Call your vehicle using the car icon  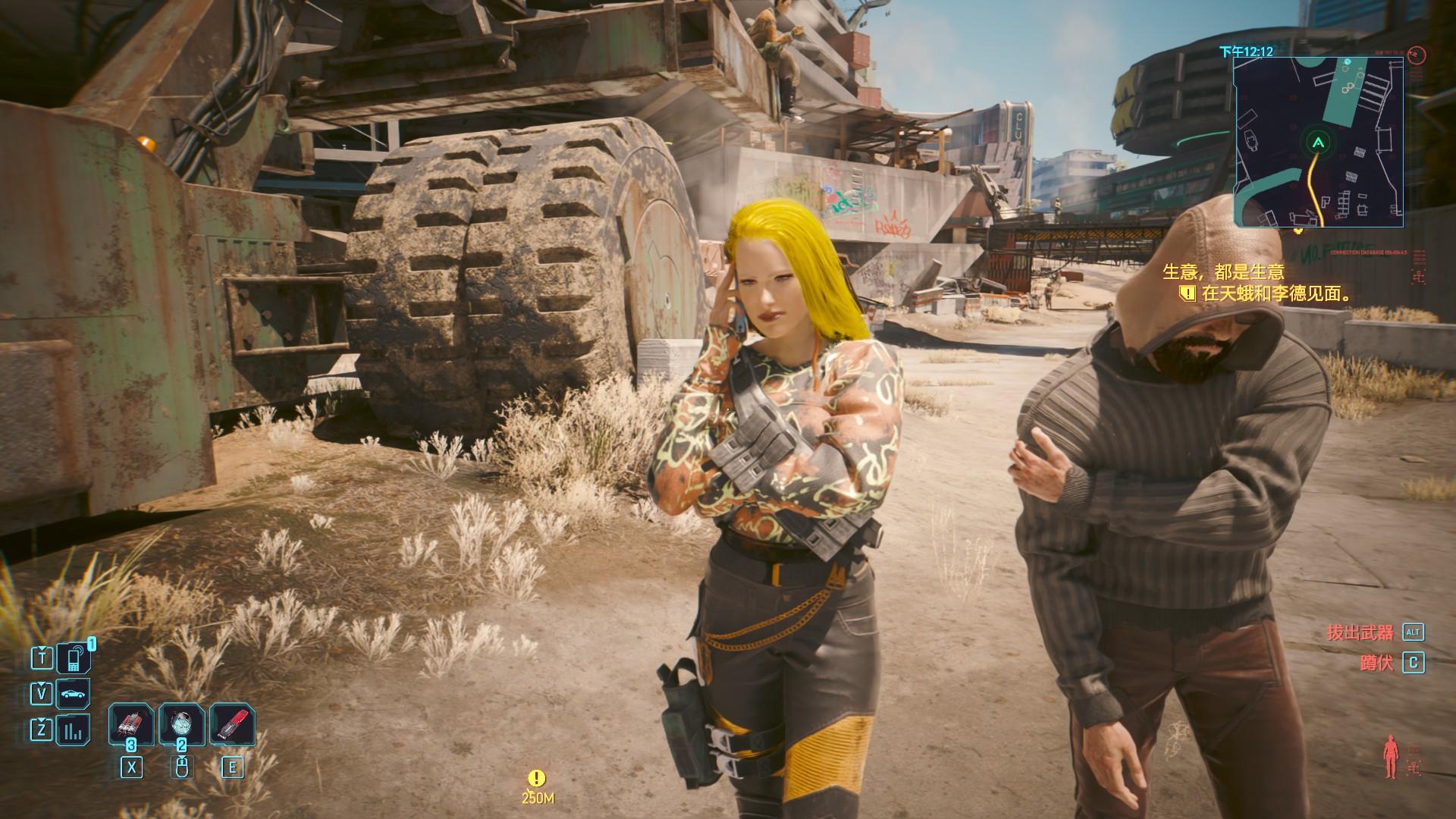click(74, 694)
